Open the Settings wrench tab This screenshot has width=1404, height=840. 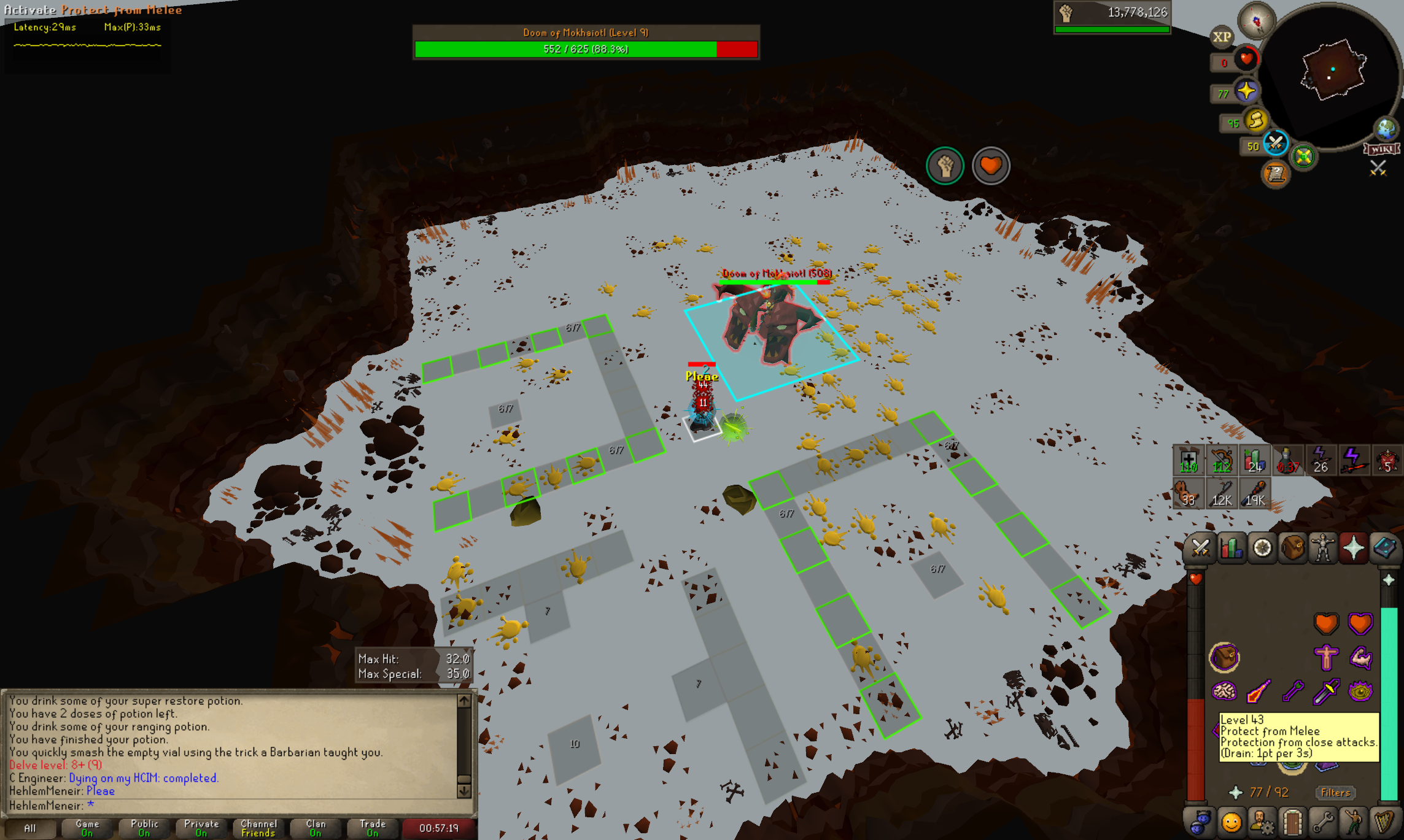[x=1323, y=822]
